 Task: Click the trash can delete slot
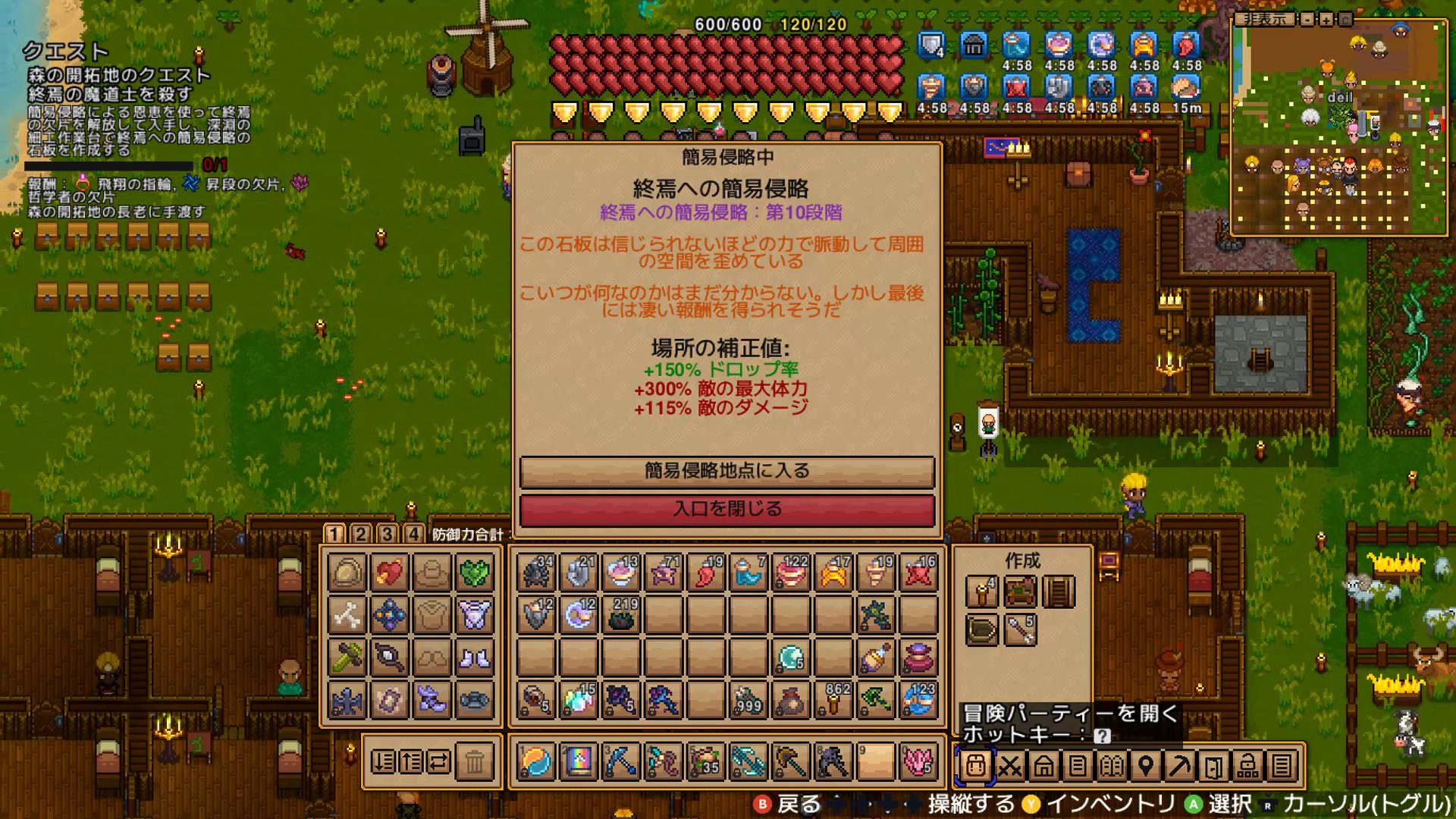coord(475,761)
